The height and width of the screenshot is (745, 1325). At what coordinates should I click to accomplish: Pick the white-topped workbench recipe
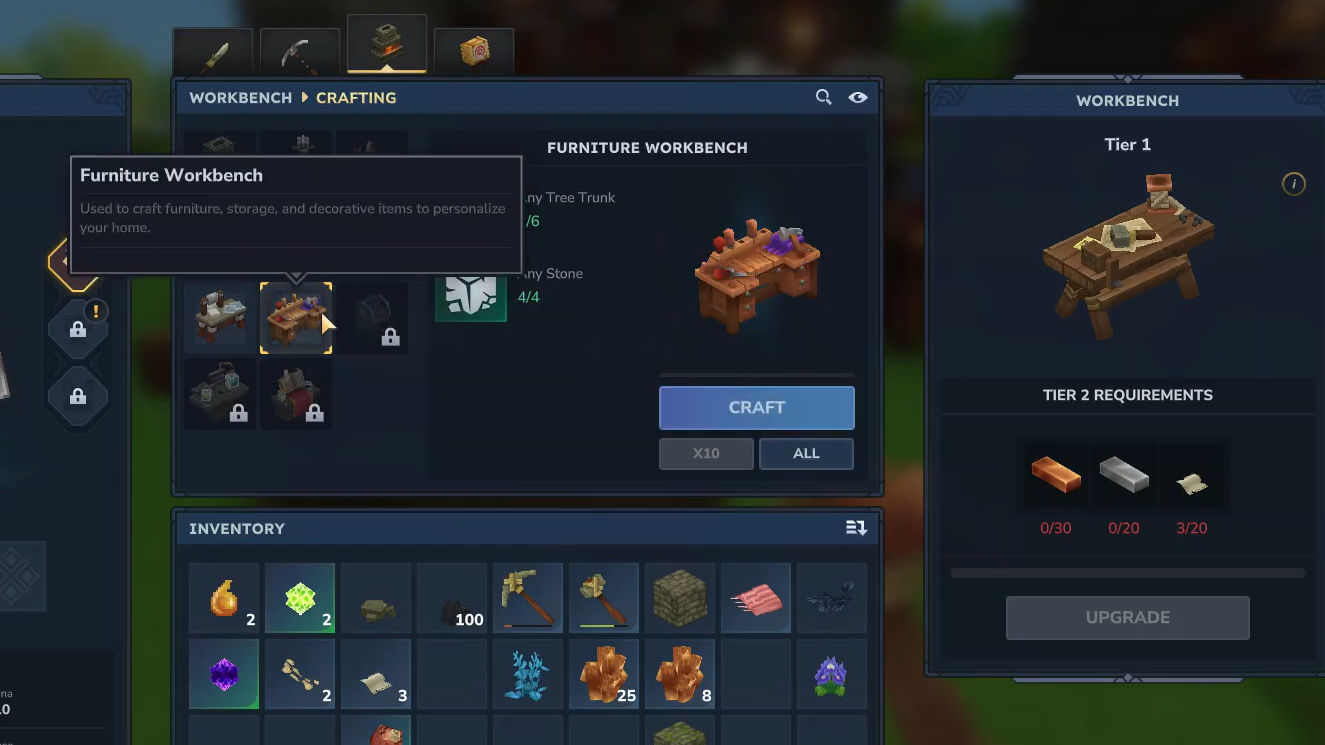[220, 318]
